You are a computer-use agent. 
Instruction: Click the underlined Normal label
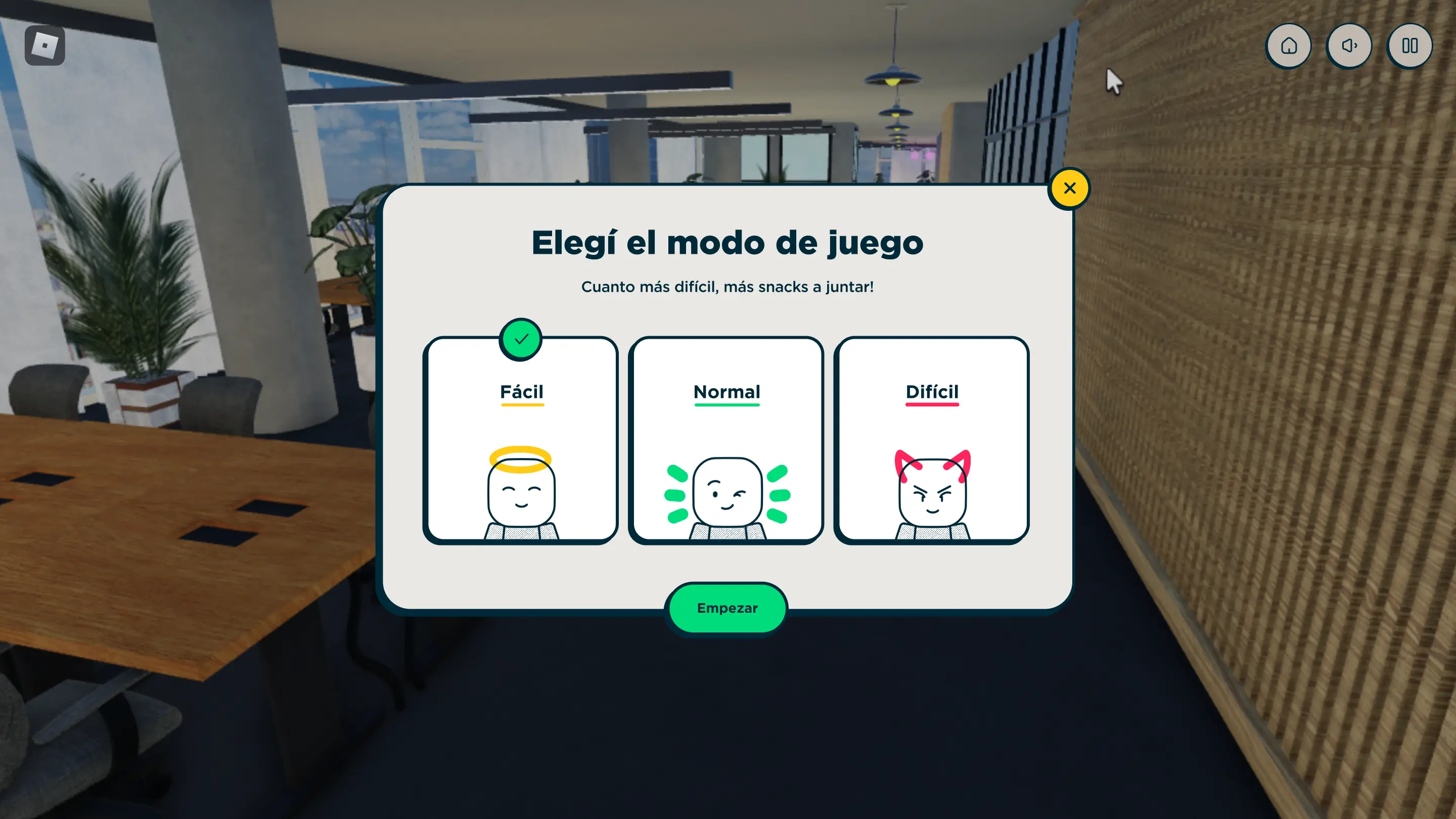726,392
